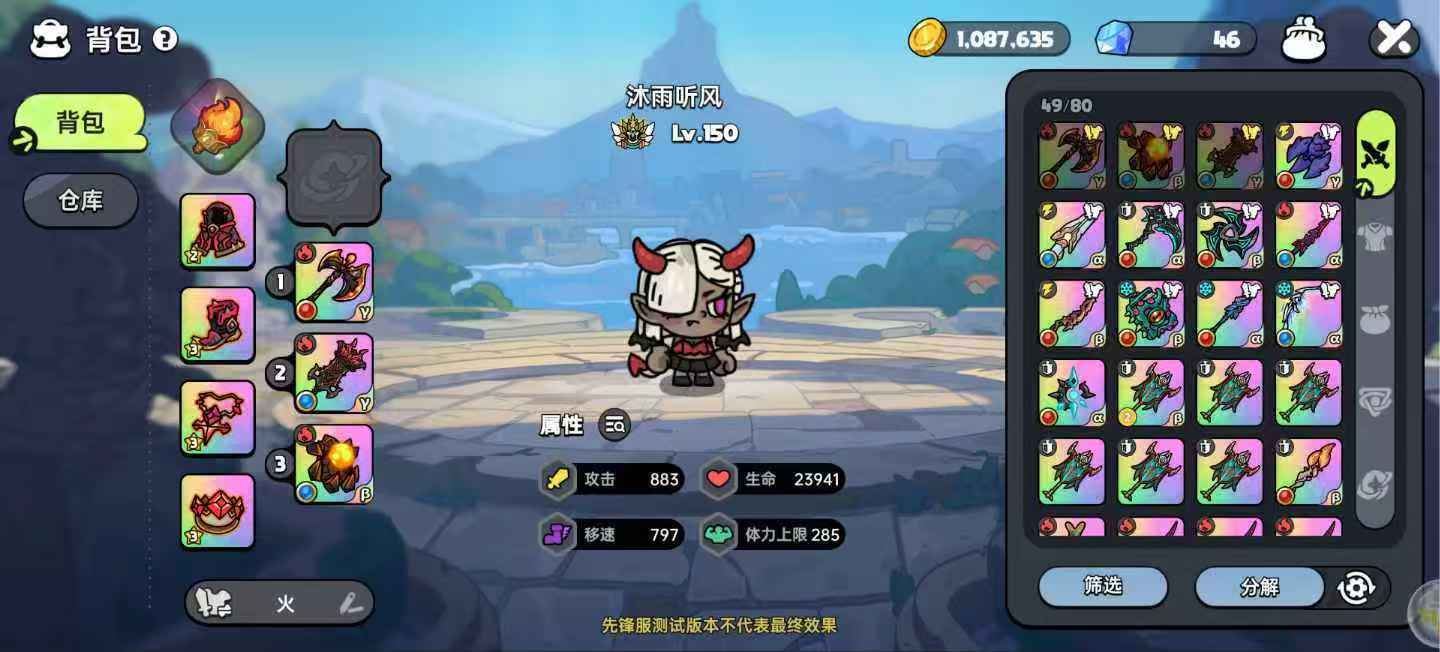Screen dimensions: 1440x652
Task: Click the 筛选 filter button
Action: coord(1103,586)
